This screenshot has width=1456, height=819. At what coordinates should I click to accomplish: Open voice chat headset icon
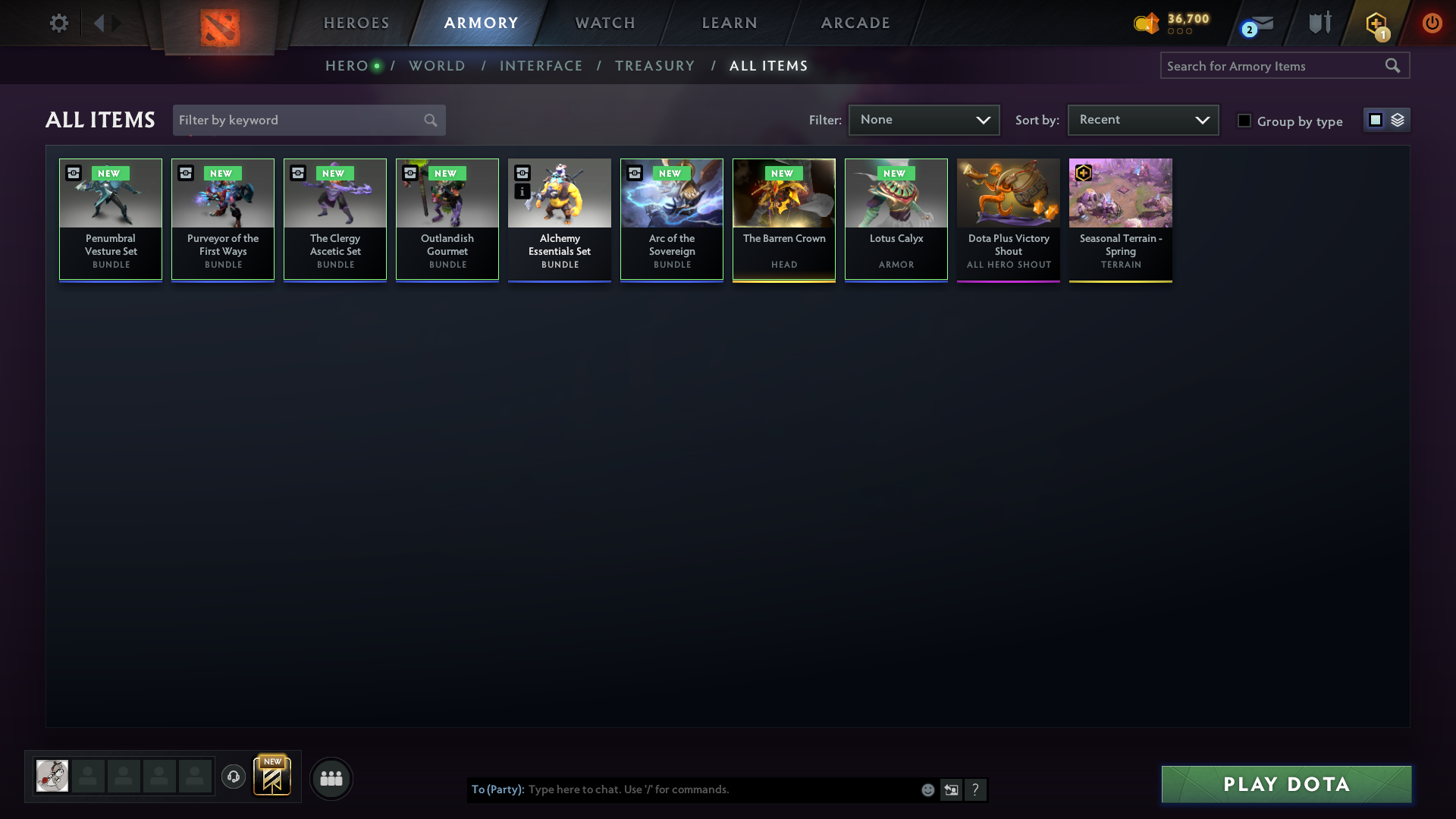coord(233,777)
